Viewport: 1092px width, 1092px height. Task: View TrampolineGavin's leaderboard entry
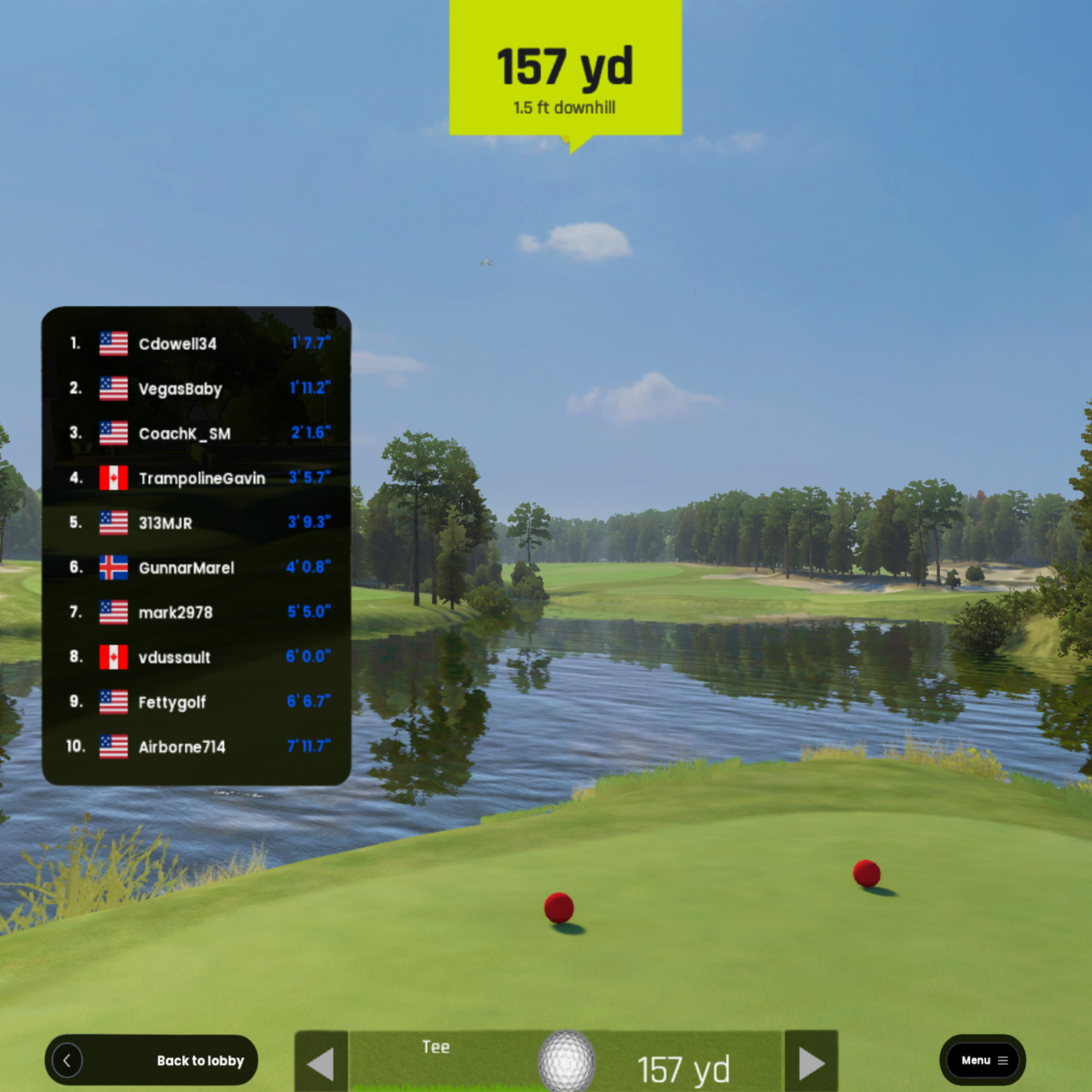coord(197,478)
